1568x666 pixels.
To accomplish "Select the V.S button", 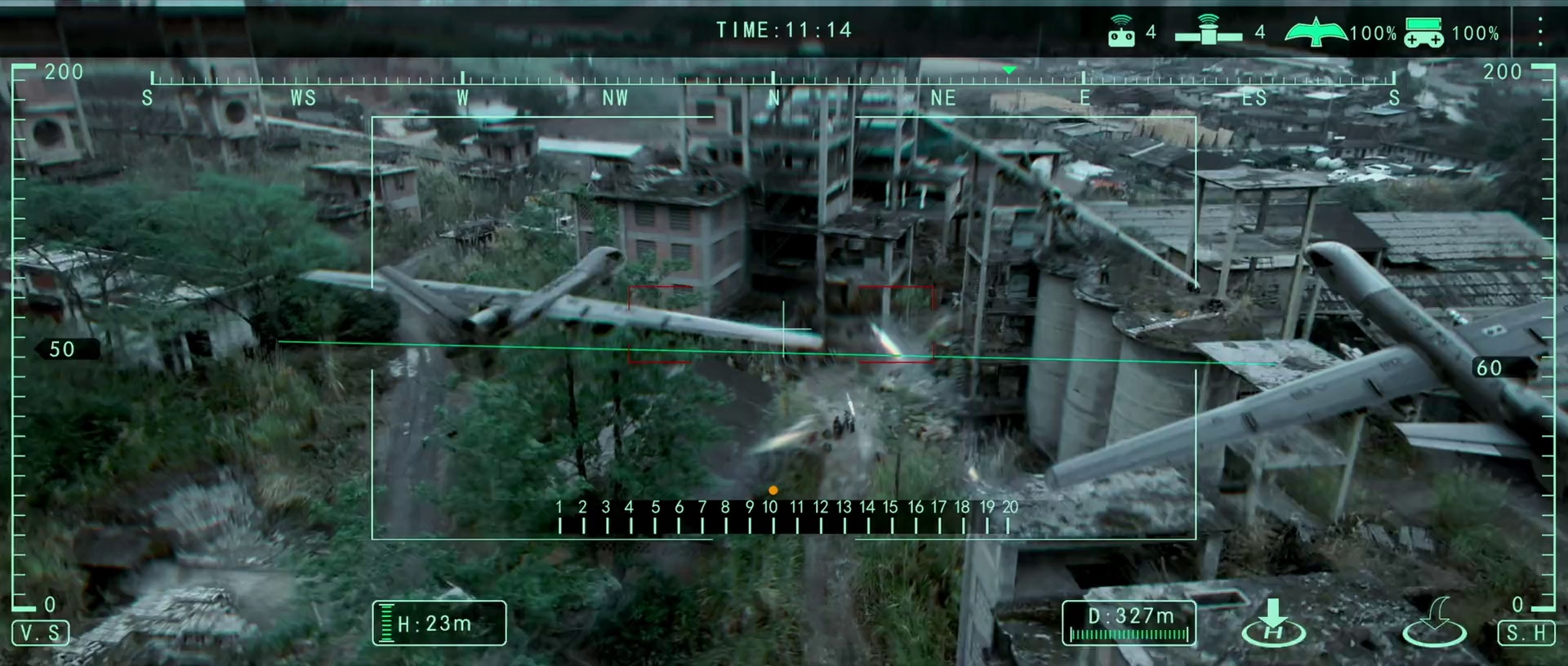I will 41,633.
